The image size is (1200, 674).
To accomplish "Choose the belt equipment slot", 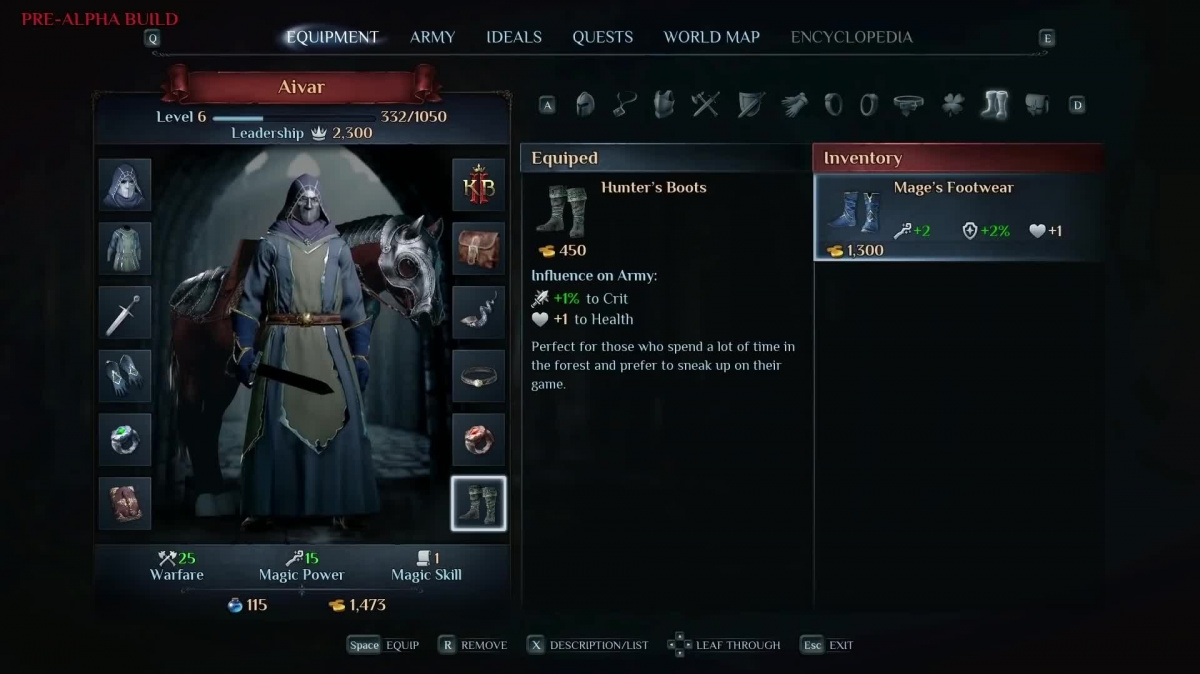I will [x=479, y=376].
